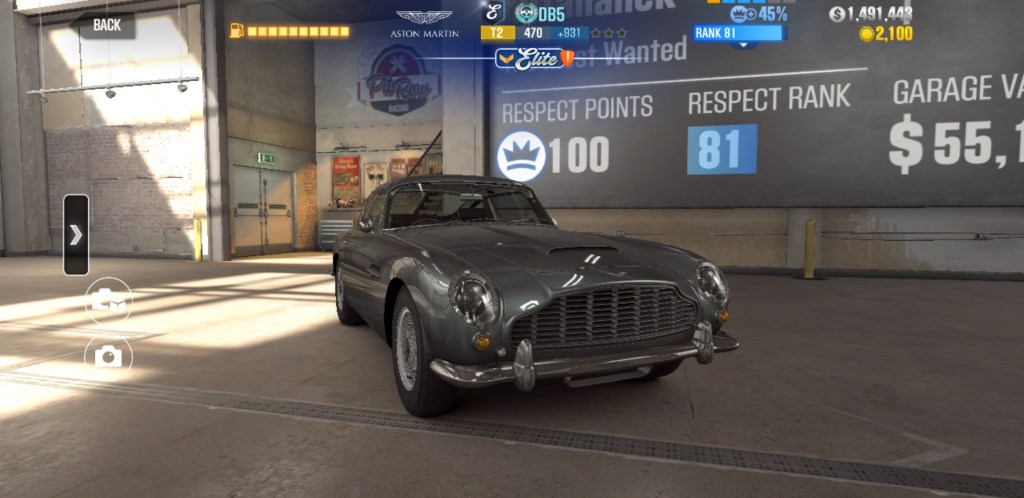The image size is (1024, 498).
Task: Take a photo with the camera icon
Action: tap(108, 357)
